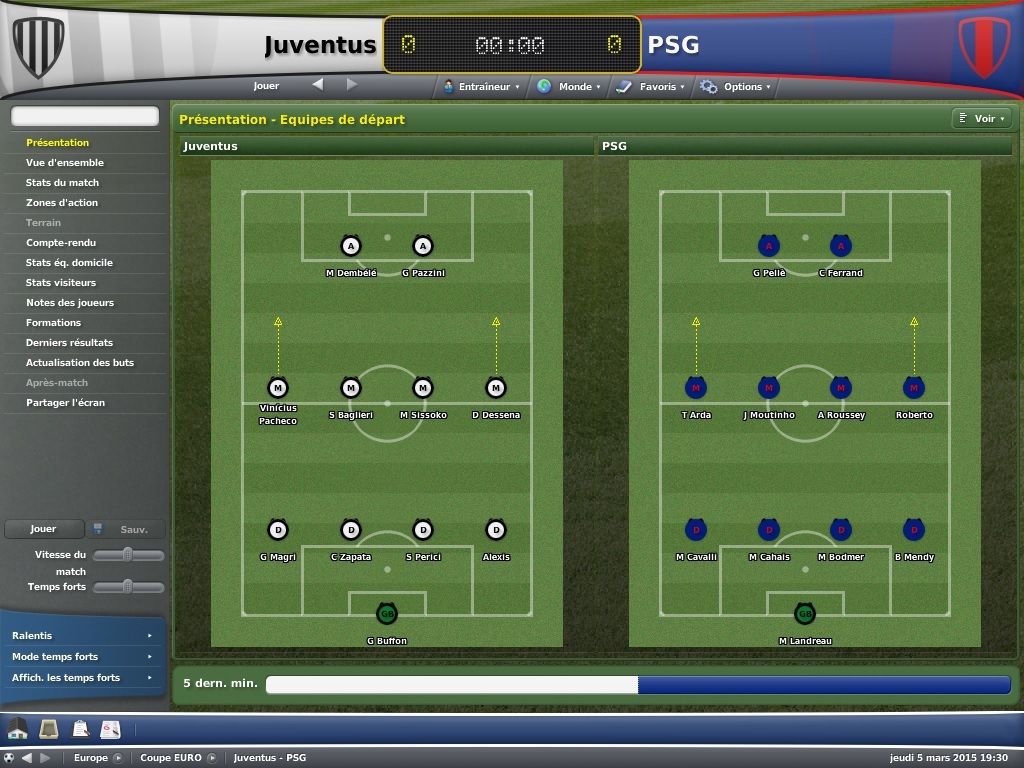
Task: Select the Formations entry
Action: click(x=54, y=323)
